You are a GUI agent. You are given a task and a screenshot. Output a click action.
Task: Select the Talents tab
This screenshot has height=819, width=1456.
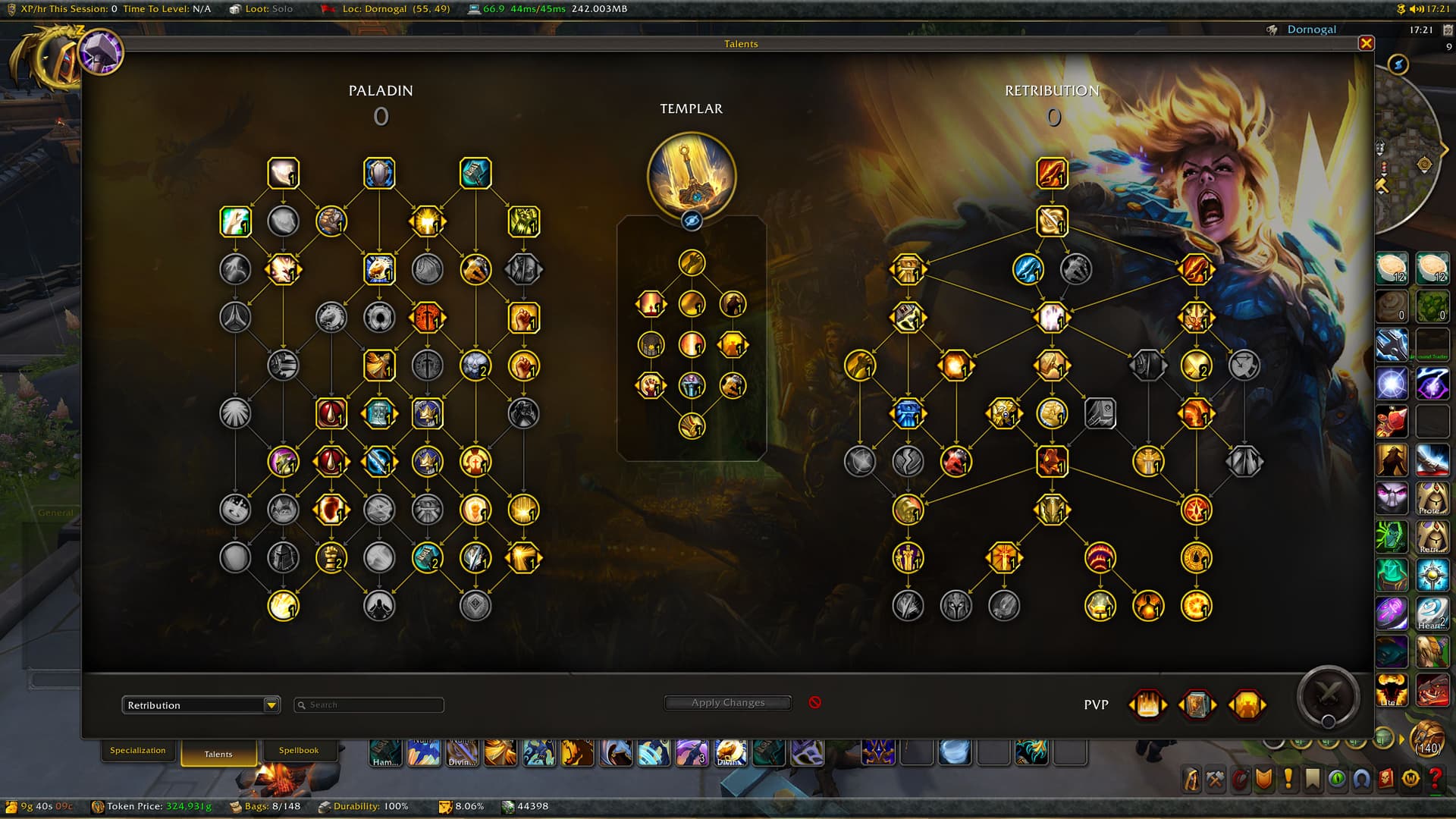point(218,754)
